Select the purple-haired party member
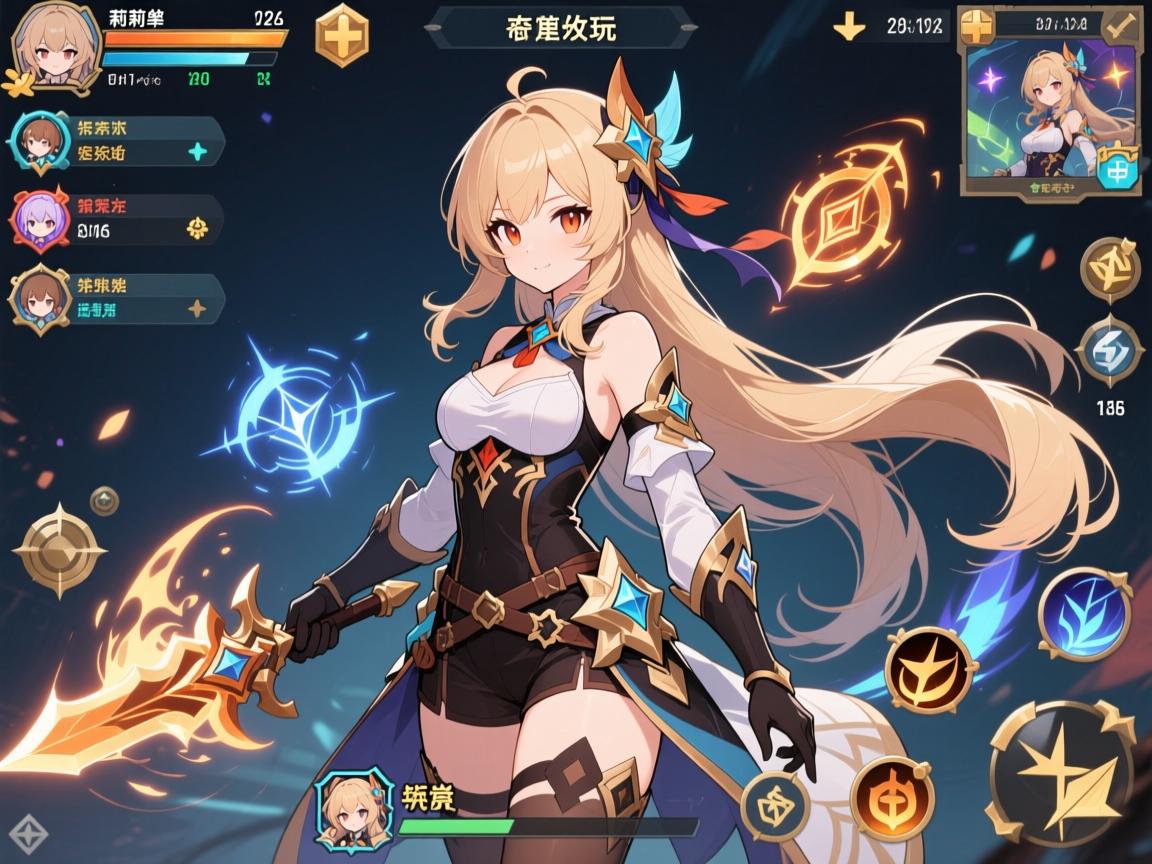The height and width of the screenshot is (864, 1152). [39, 217]
